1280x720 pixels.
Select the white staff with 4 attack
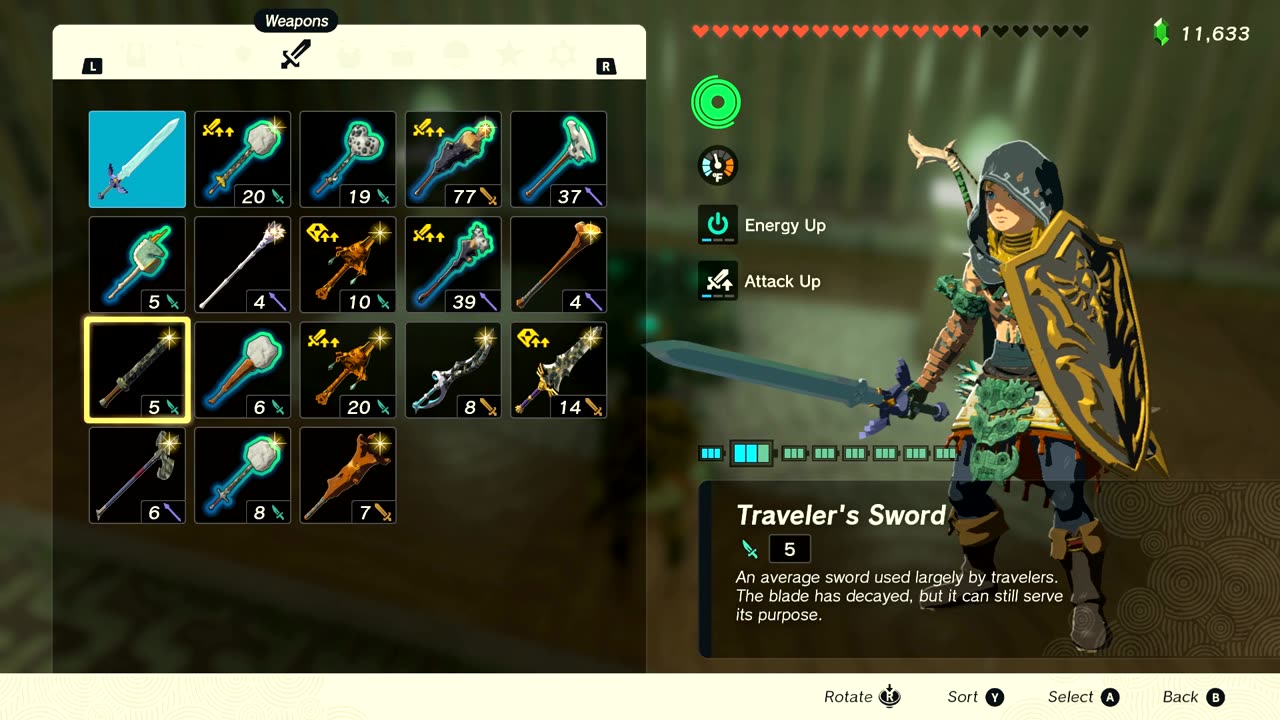pyautogui.click(x=242, y=265)
